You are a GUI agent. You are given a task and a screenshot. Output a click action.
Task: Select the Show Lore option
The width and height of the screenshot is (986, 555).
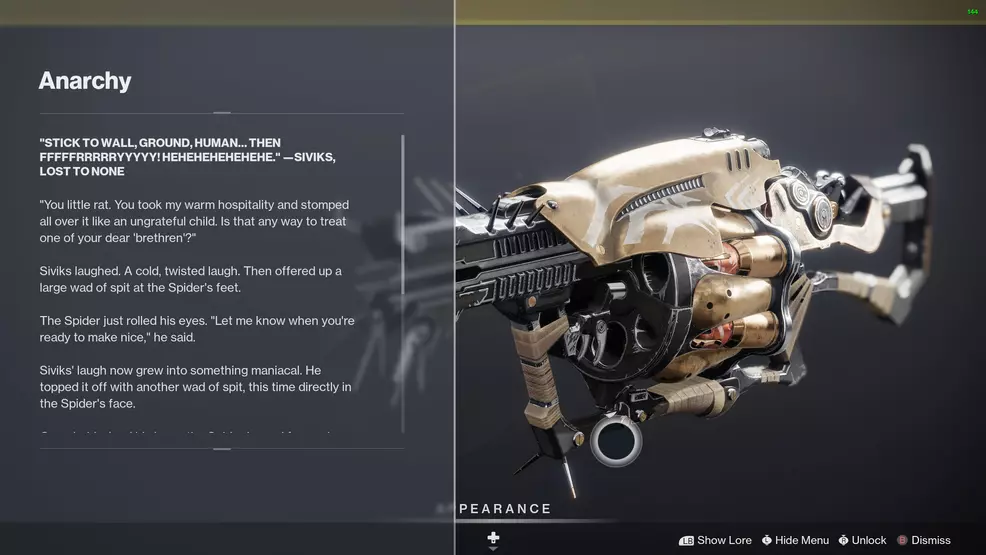tap(716, 540)
